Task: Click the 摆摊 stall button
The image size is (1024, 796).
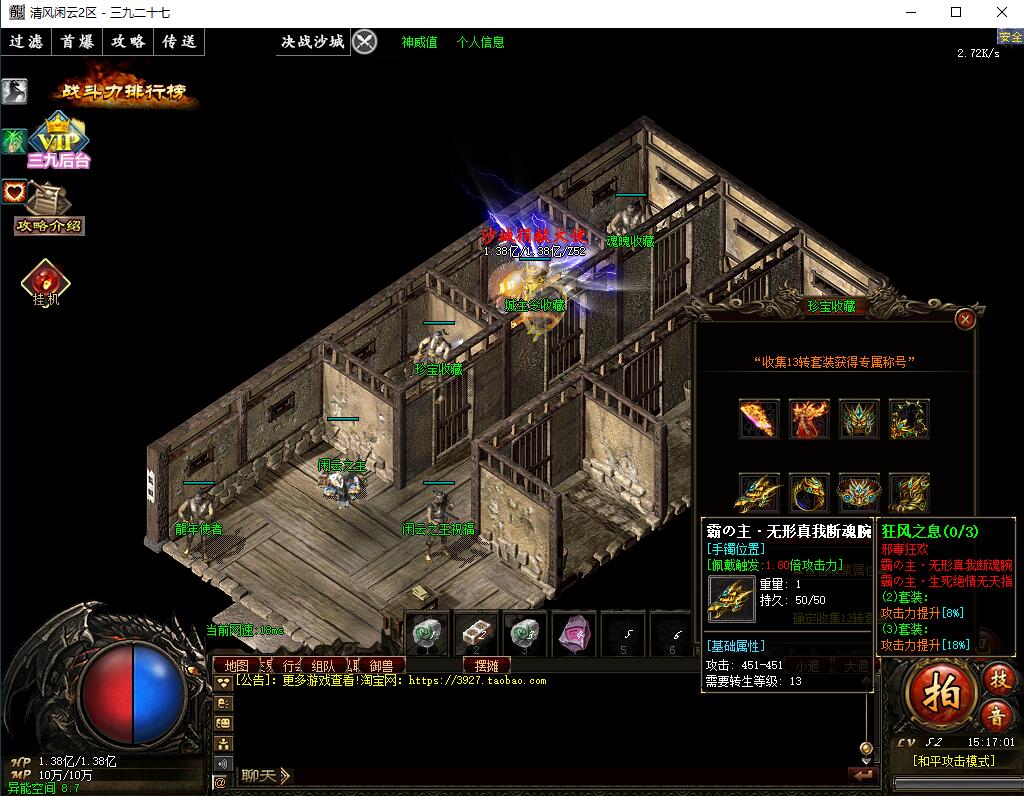Action: point(486,665)
